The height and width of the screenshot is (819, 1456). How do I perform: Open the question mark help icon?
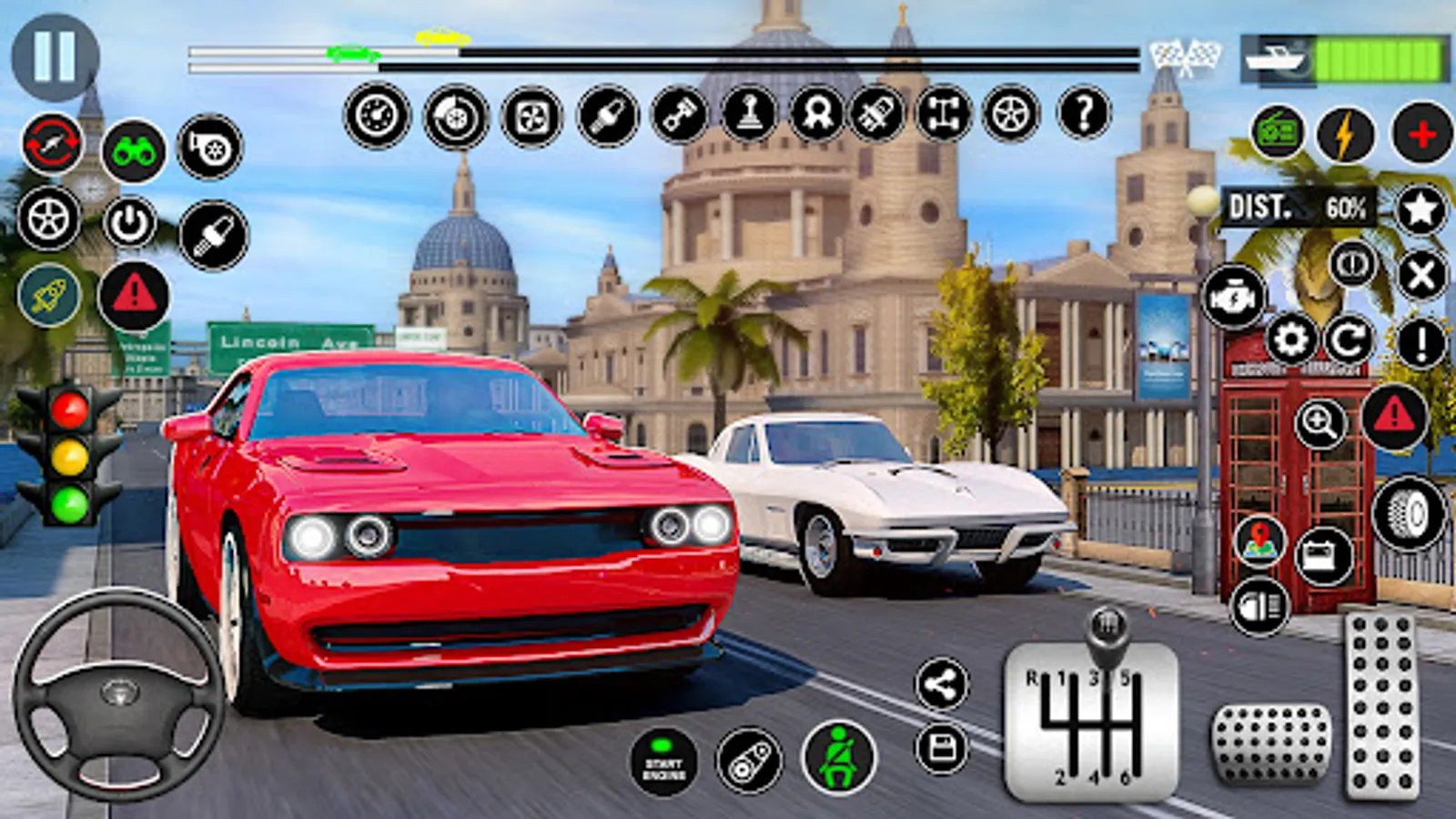1084,114
